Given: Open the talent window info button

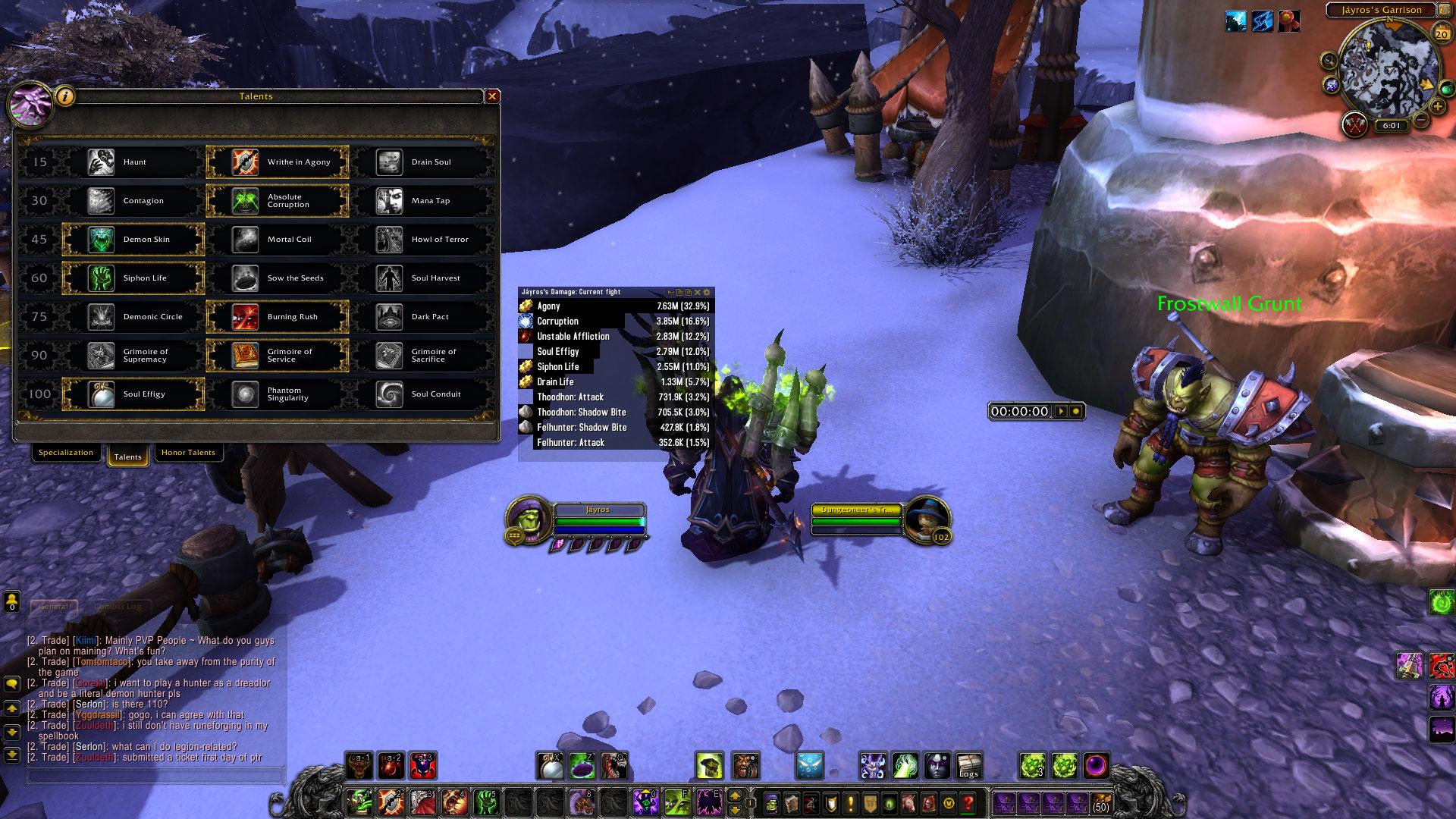Looking at the screenshot, I should point(66,96).
